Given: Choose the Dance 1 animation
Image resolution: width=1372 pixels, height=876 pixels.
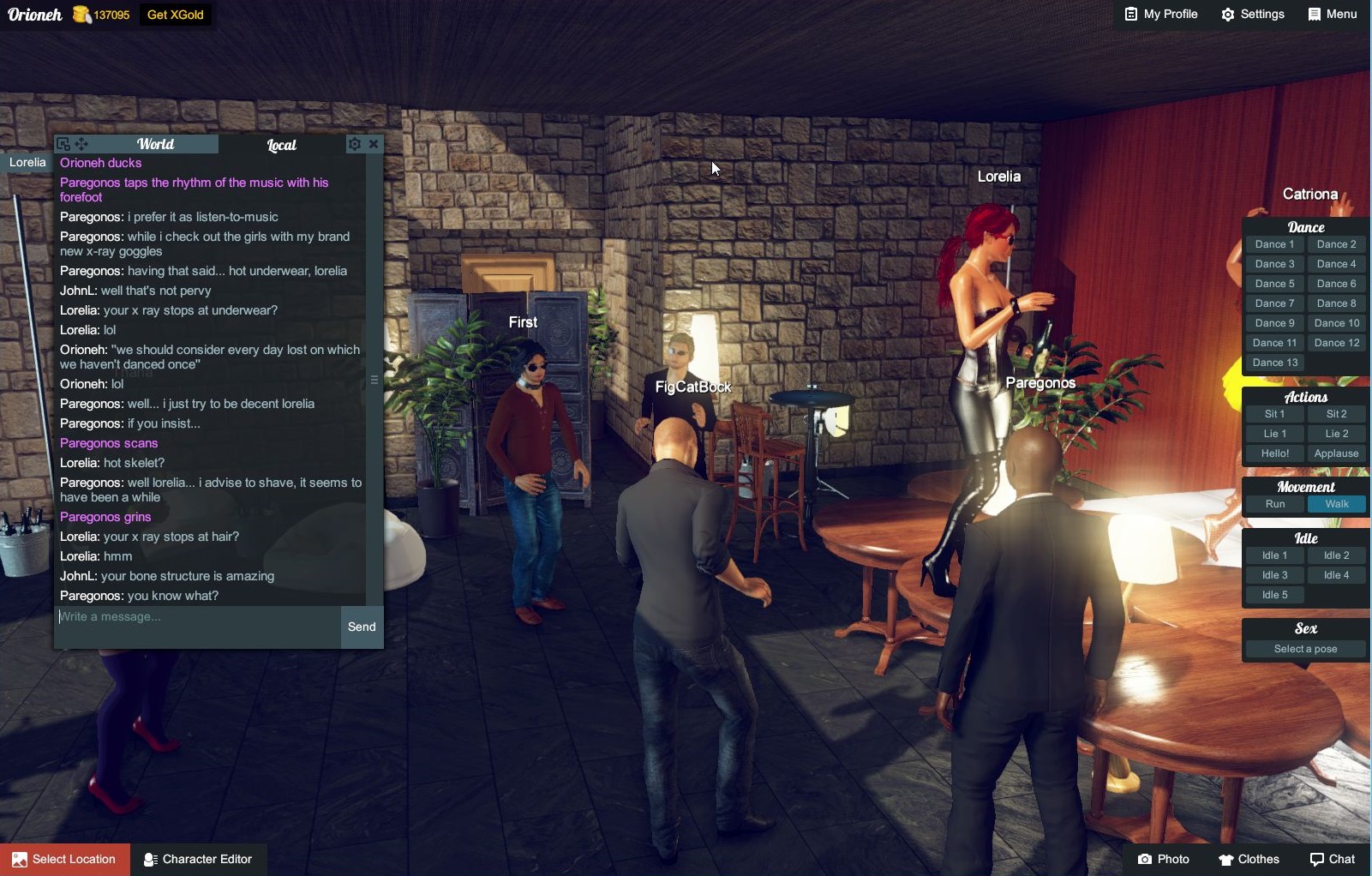Looking at the screenshot, I should [x=1274, y=244].
